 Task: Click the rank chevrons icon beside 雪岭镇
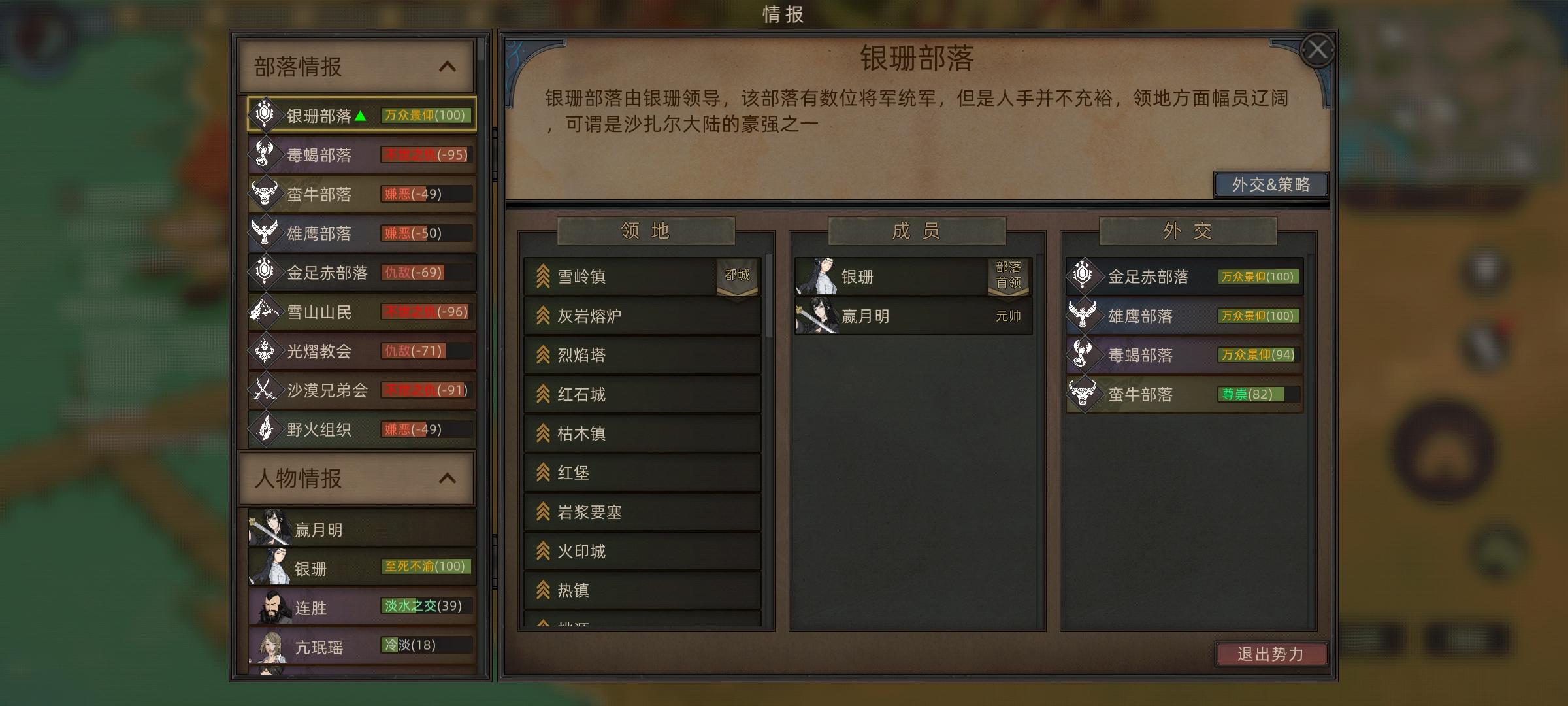point(542,277)
